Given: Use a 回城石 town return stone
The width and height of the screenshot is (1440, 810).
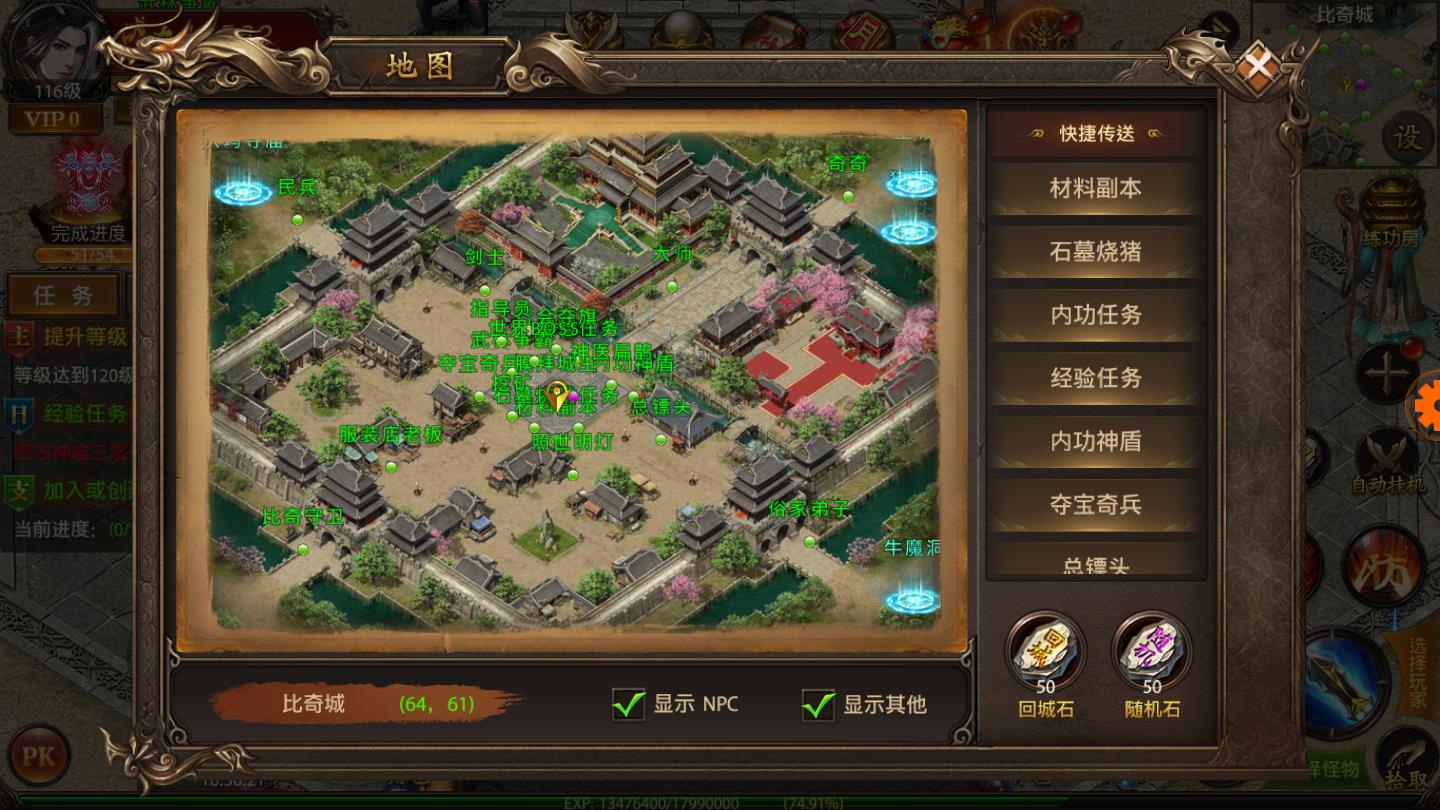Looking at the screenshot, I should pyautogui.click(x=1043, y=650).
